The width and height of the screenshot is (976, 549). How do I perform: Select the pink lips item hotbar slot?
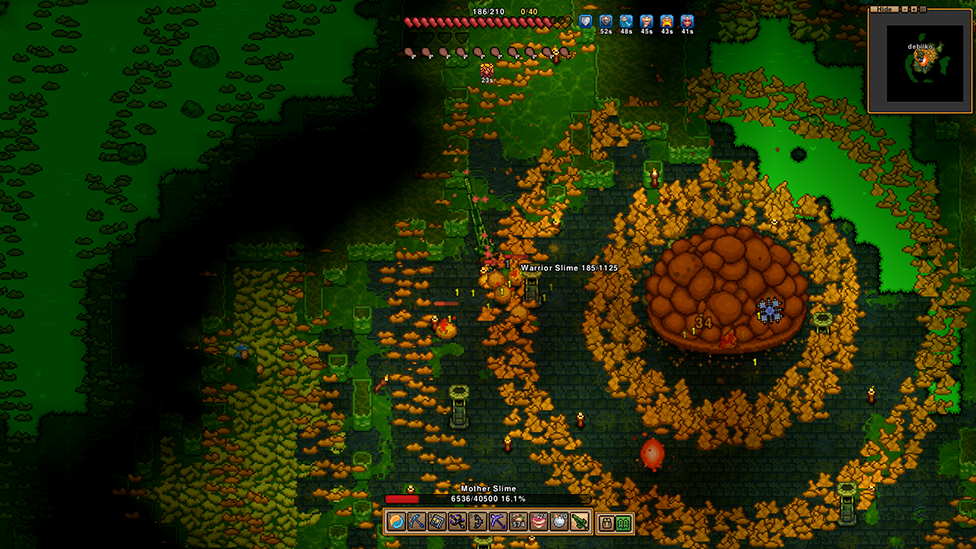click(539, 522)
